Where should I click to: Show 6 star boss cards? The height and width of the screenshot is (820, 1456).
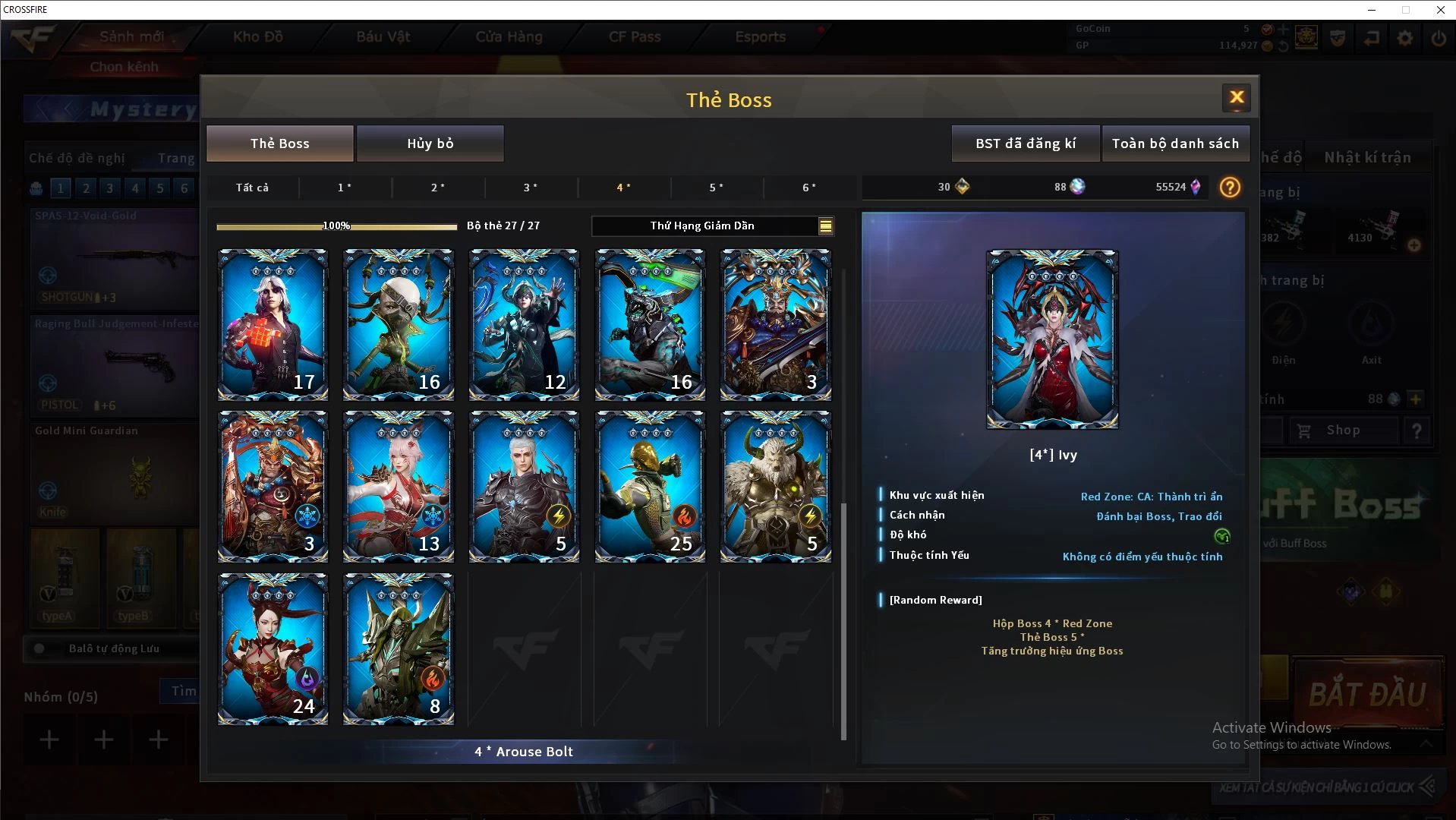[x=809, y=188]
